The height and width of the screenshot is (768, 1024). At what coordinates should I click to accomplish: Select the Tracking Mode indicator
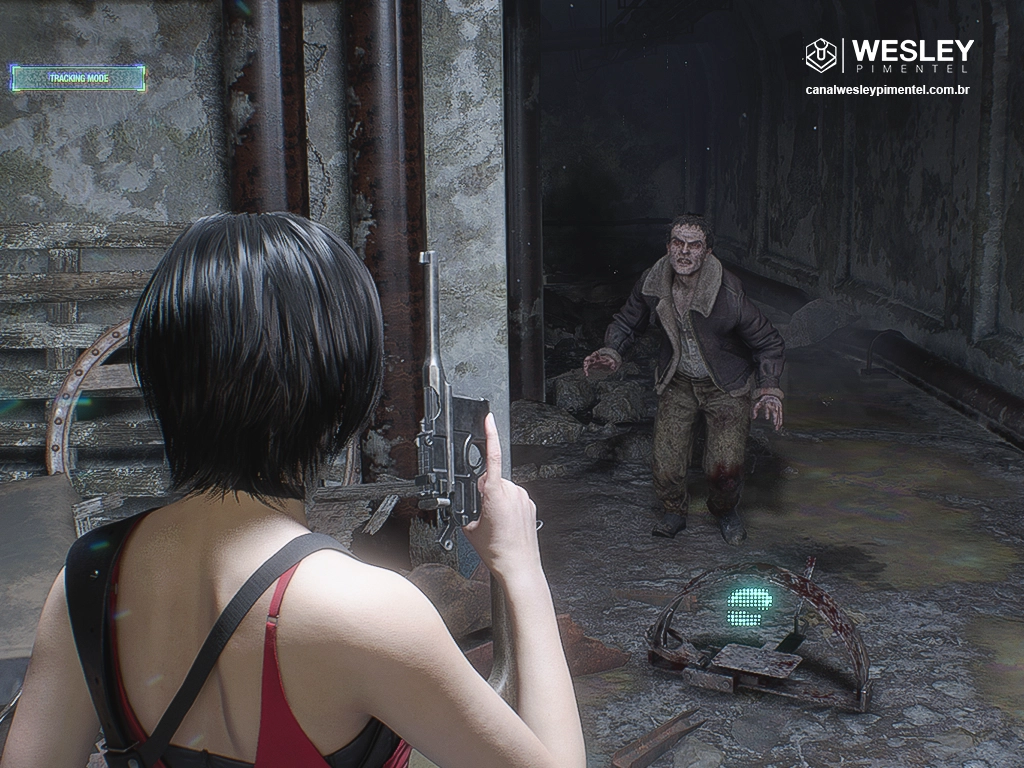coord(78,78)
